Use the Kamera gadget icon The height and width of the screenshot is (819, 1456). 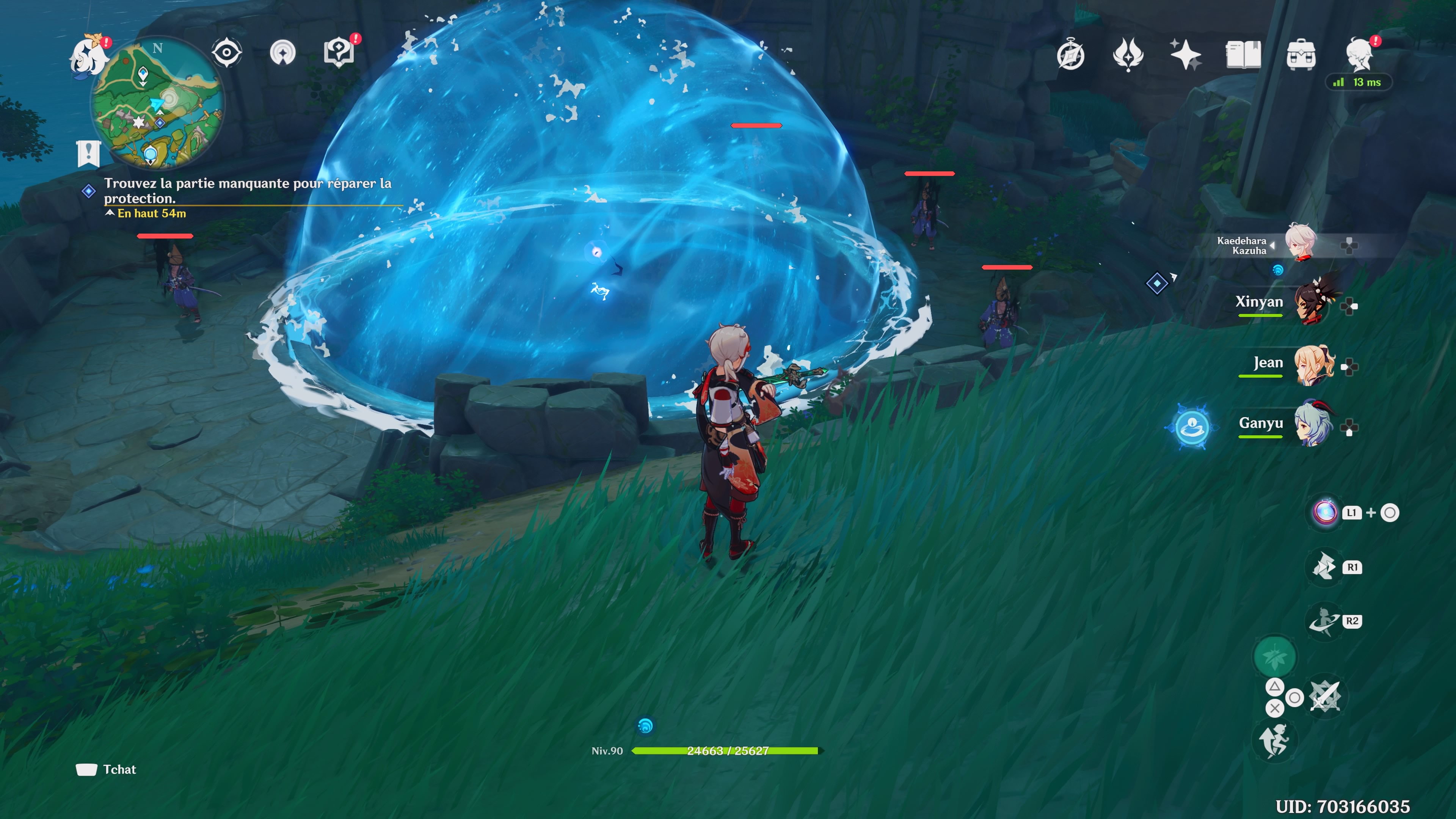pos(1325,513)
